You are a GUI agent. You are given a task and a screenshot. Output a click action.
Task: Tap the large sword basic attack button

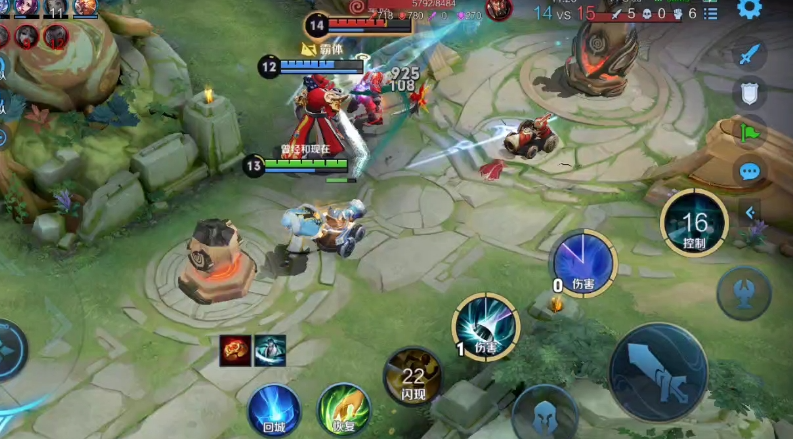[x=658, y=372]
